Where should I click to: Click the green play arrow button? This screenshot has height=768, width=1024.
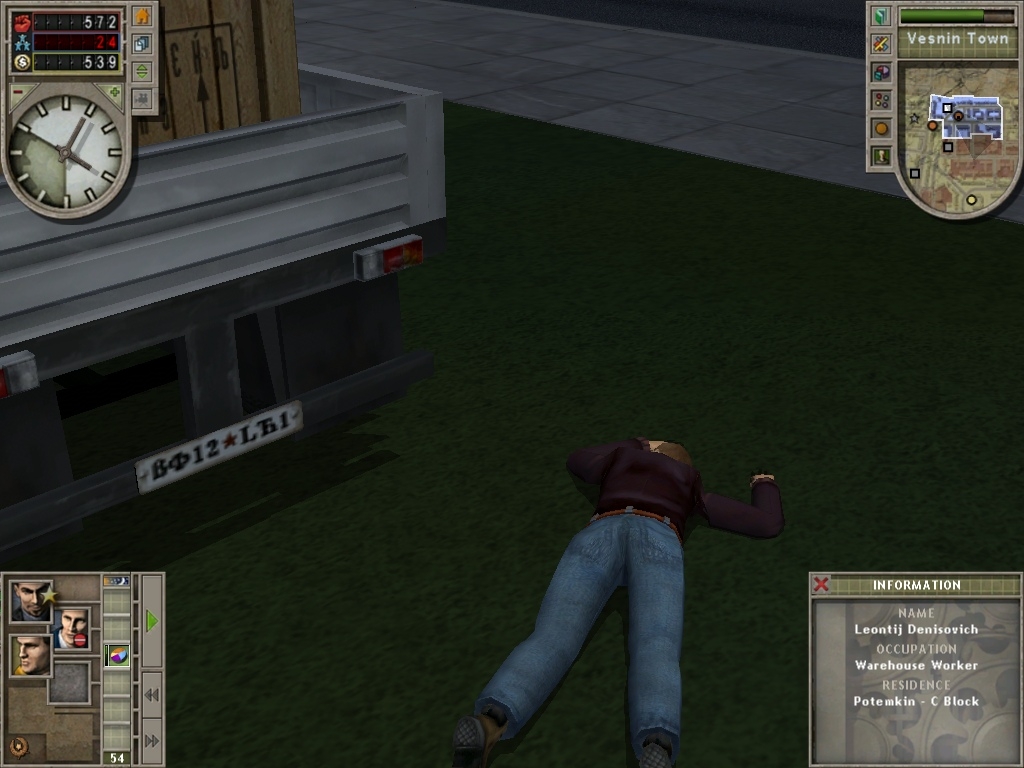click(x=152, y=621)
